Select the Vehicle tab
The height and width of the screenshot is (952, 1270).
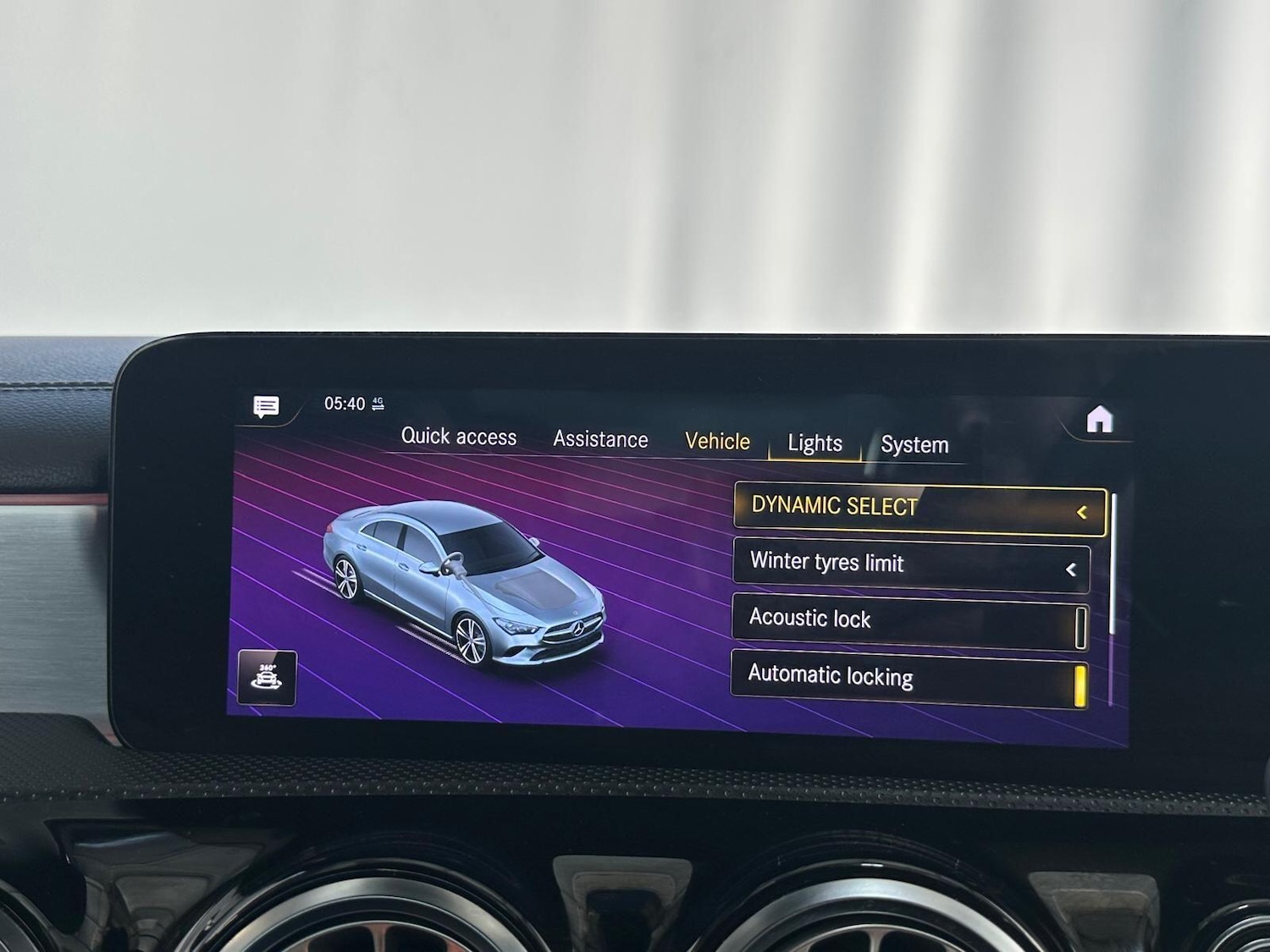tap(717, 442)
